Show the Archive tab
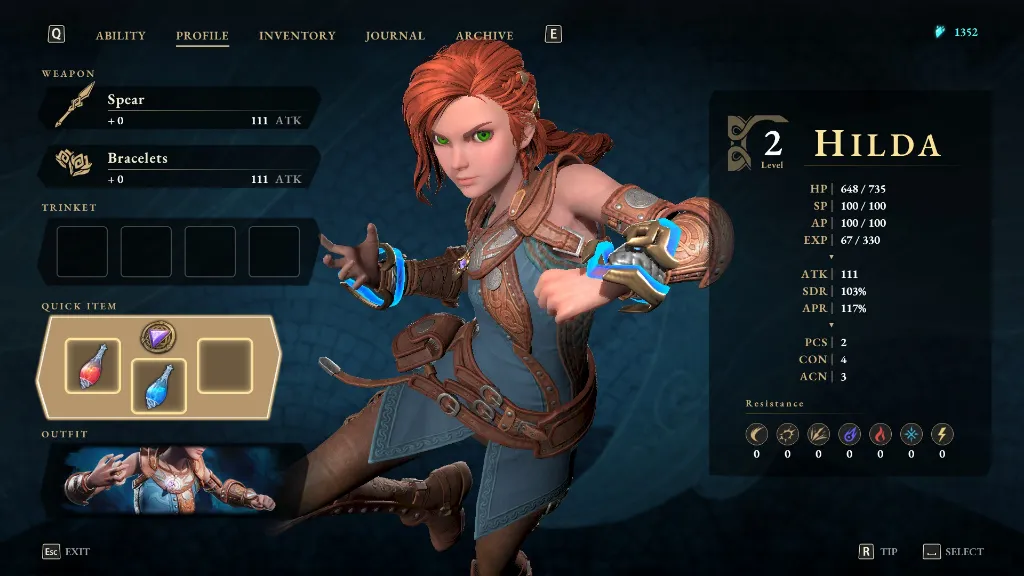The width and height of the screenshot is (1024, 576). click(x=485, y=36)
